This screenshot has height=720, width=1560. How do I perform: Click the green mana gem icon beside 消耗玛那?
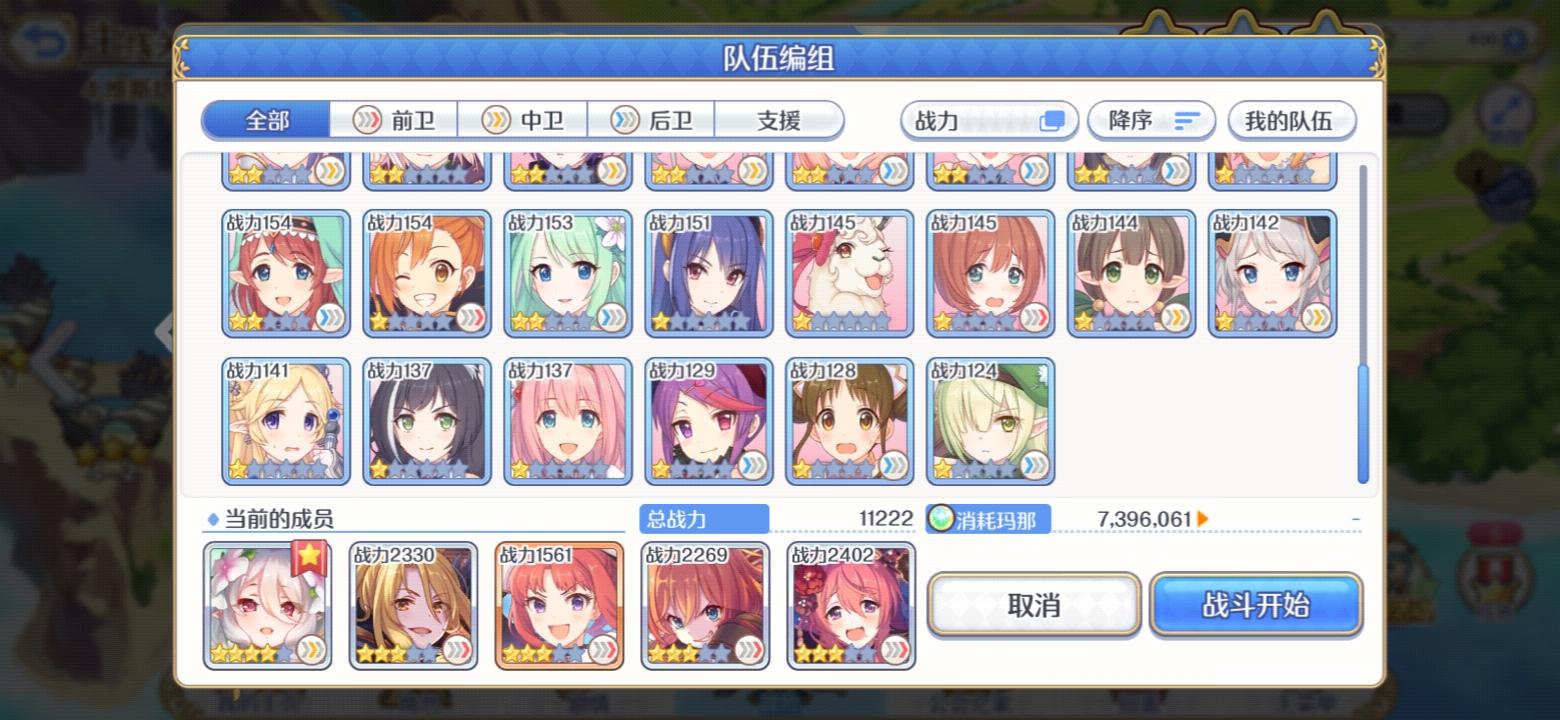pos(942,518)
